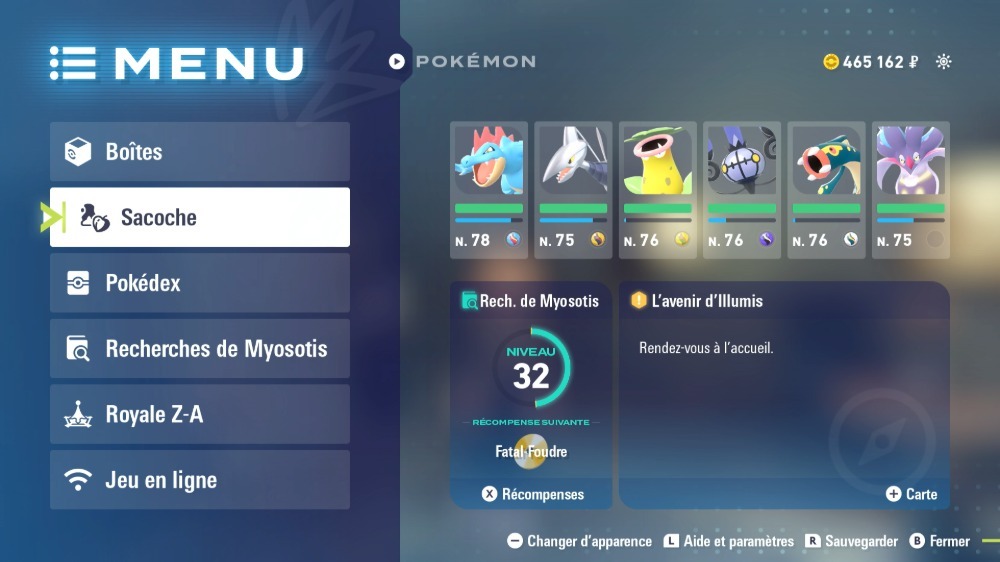This screenshot has height=562, width=1000.
Task: Pick the level 75 Skarmory party slot
Action: (573, 190)
